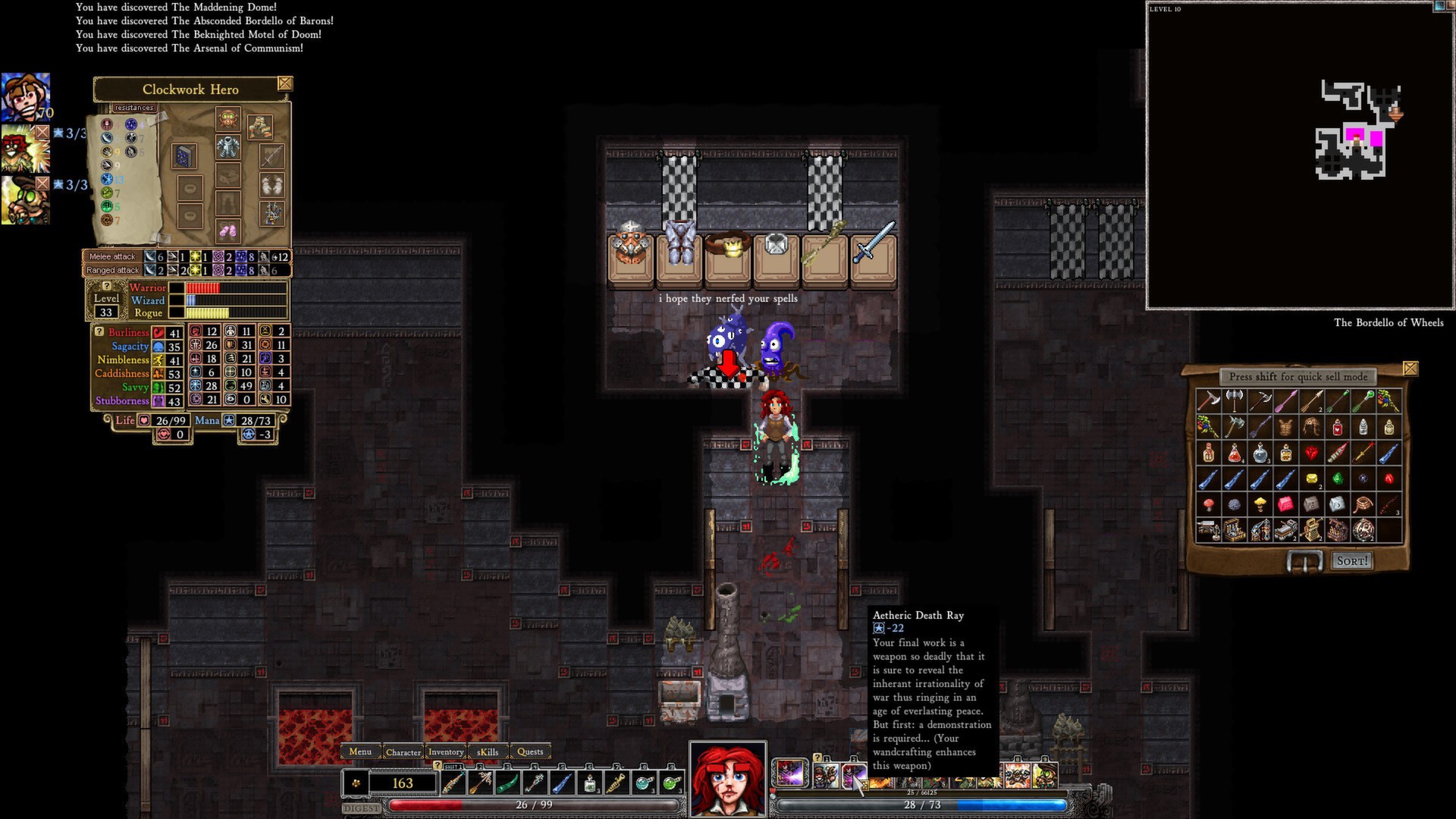Click the Character button
The image size is (1456, 819).
(x=404, y=752)
